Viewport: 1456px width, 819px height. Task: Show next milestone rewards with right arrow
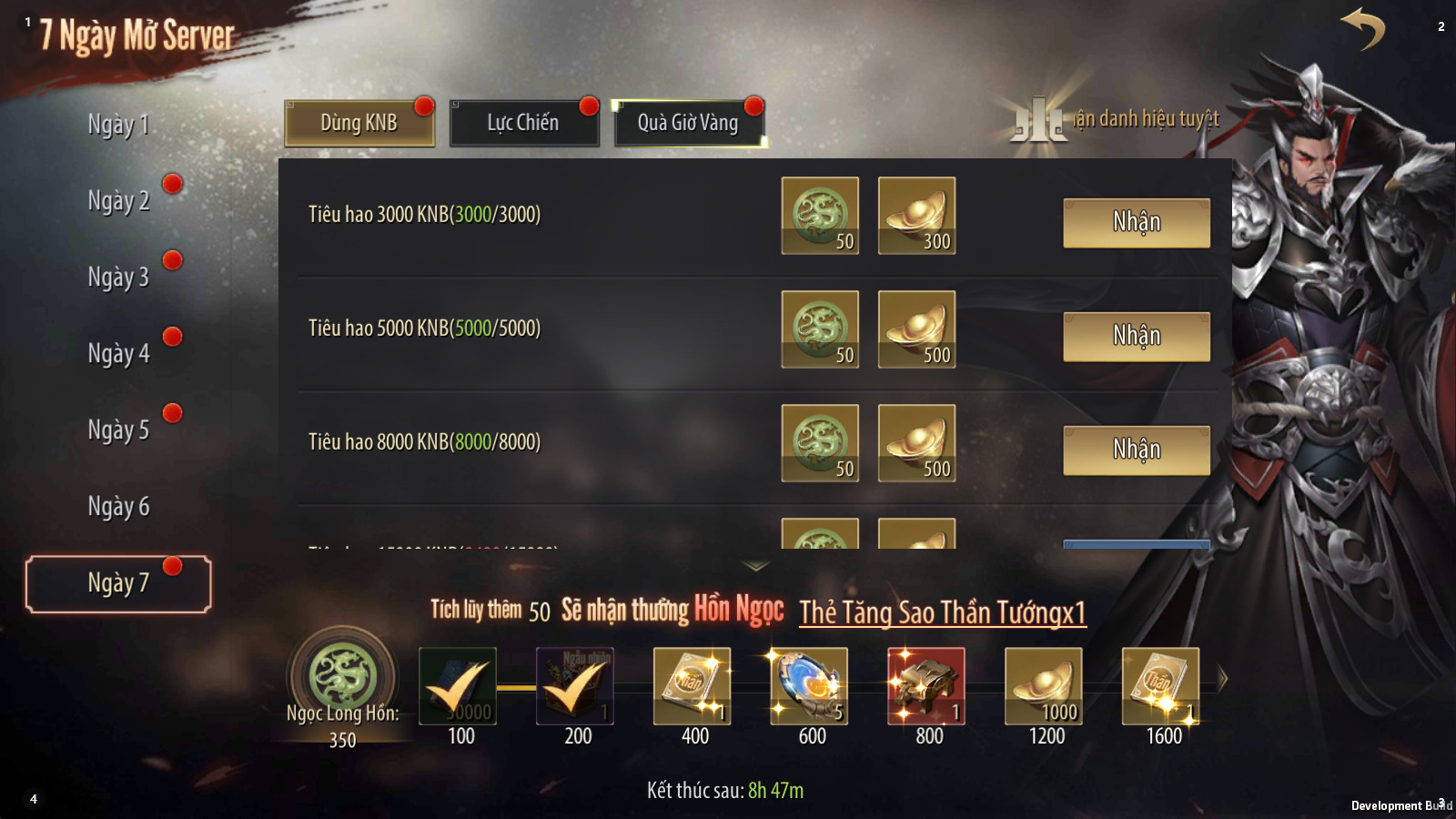(1222, 679)
